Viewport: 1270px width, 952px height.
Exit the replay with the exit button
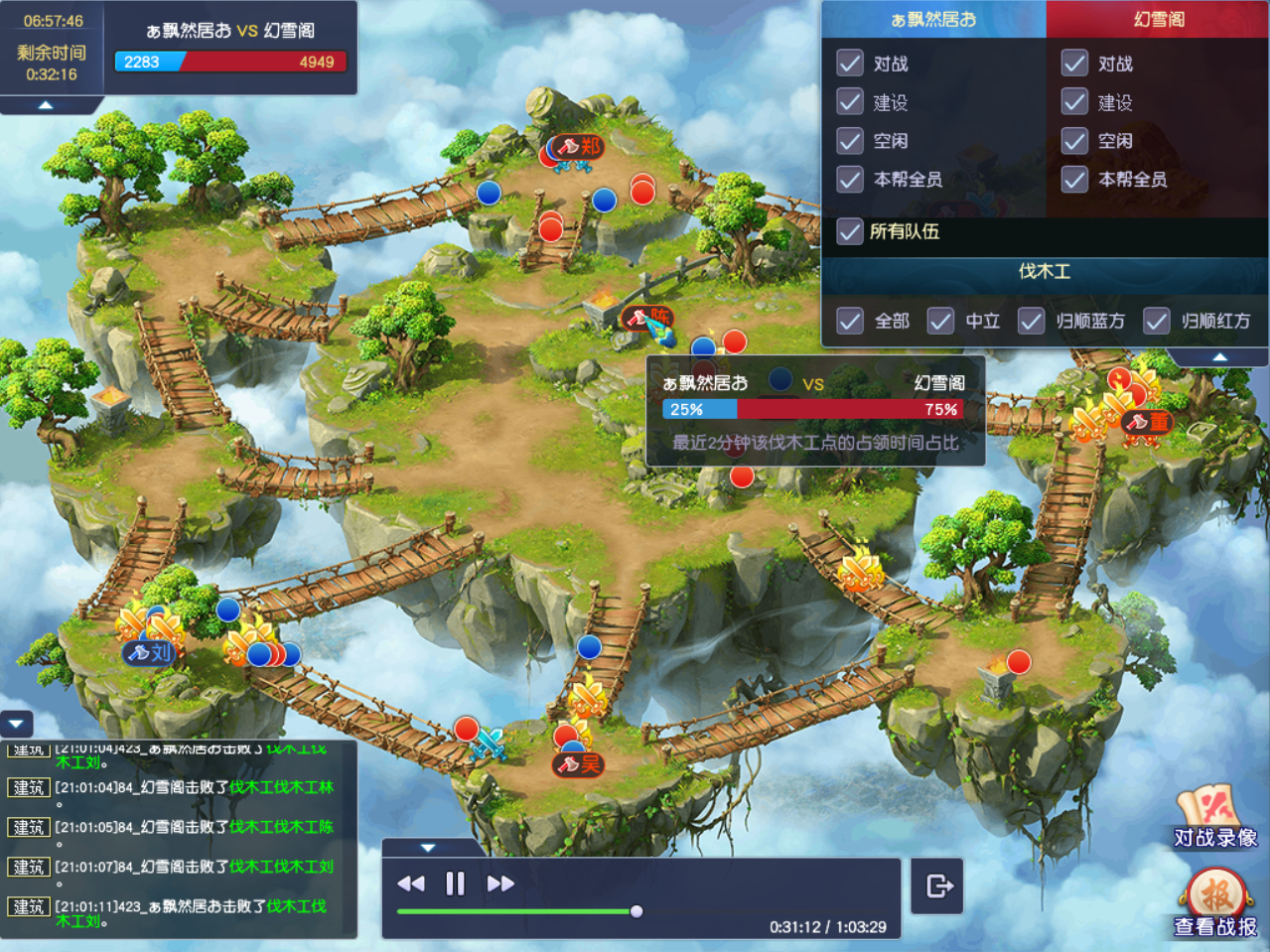click(x=938, y=885)
